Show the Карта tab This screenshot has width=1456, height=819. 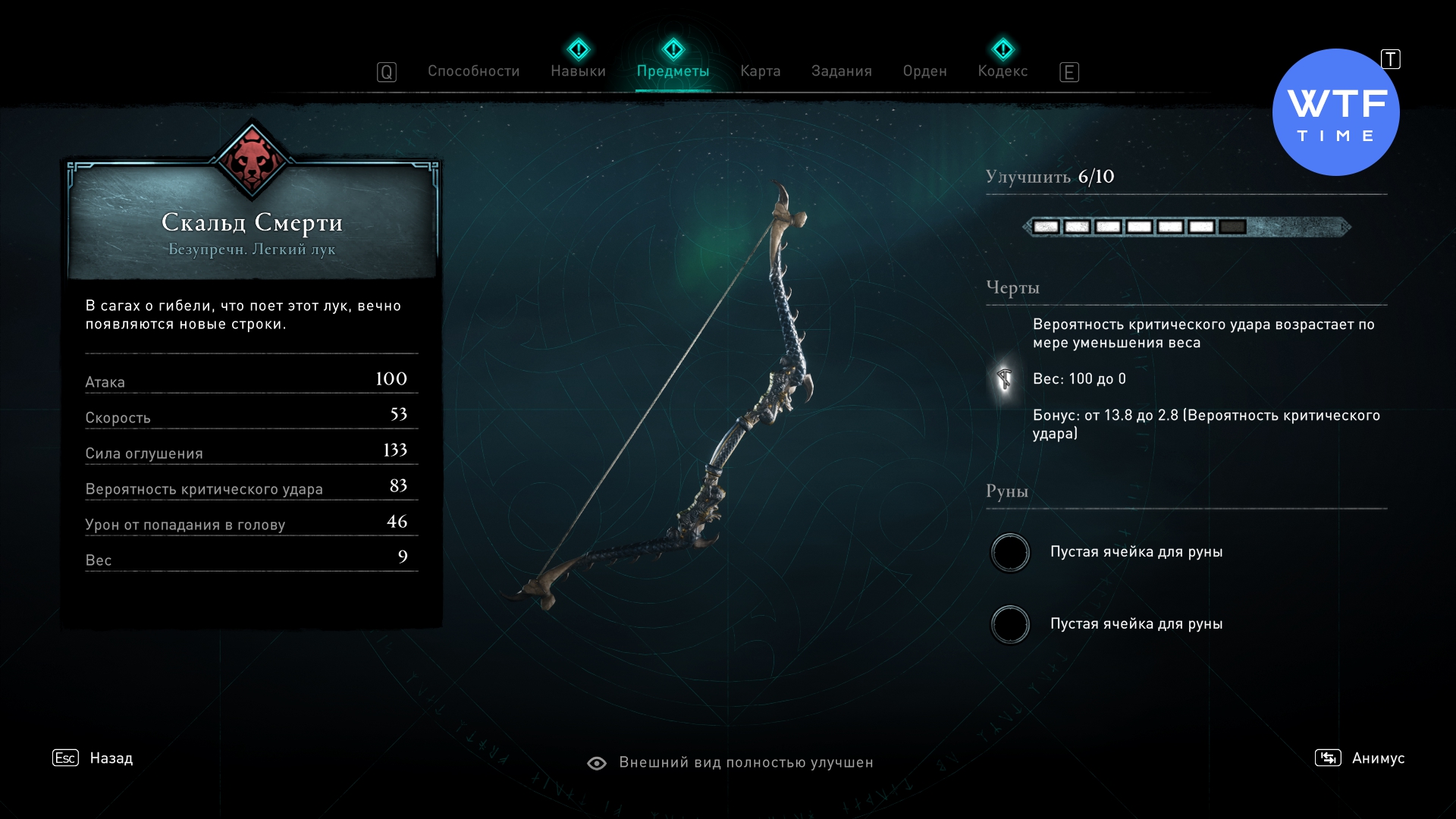click(x=760, y=71)
